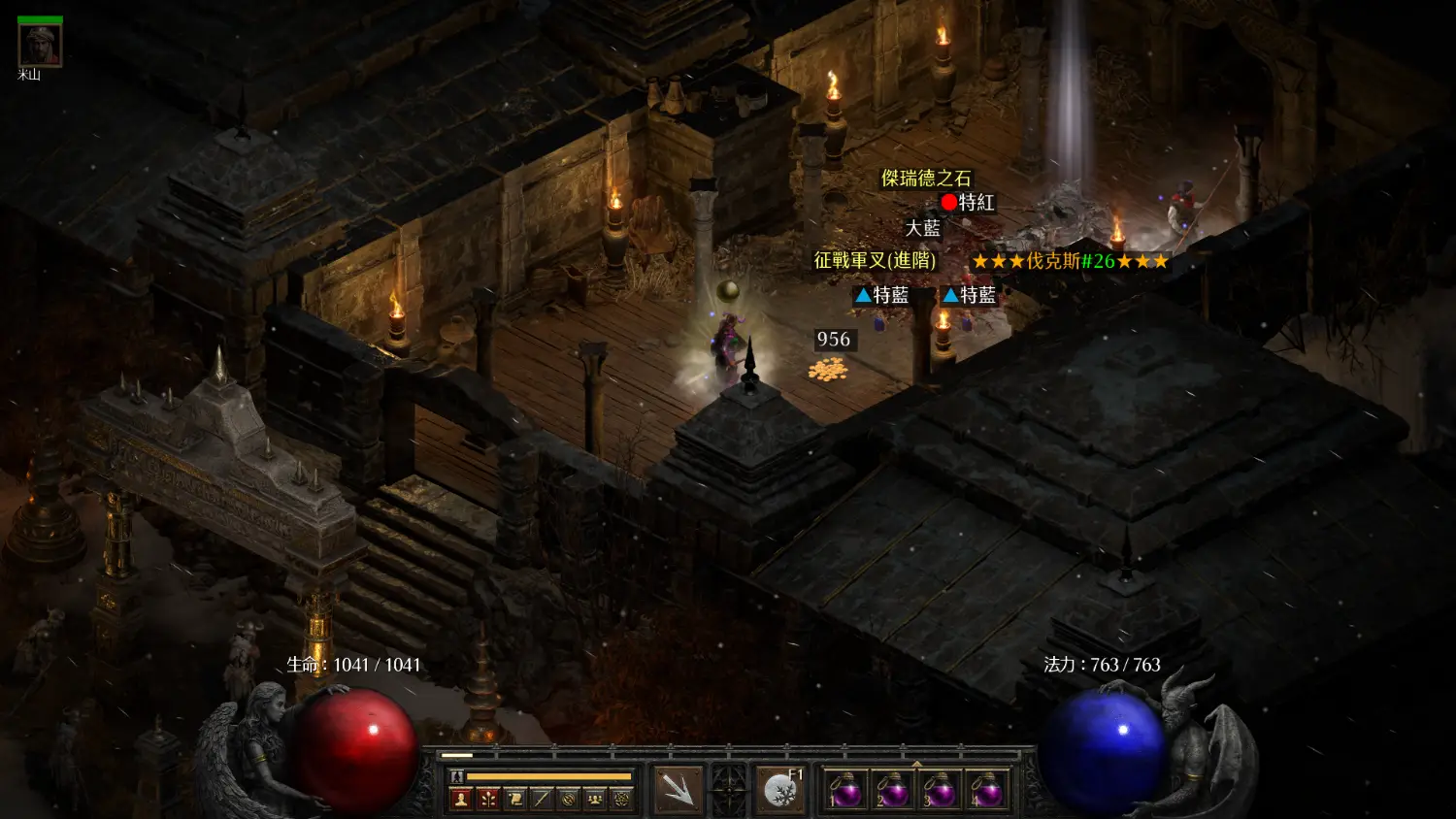Use the purple potion in belt slot 2
Viewport: 1456px width, 819px height.
pyautogui.click(x=892, y=790)
